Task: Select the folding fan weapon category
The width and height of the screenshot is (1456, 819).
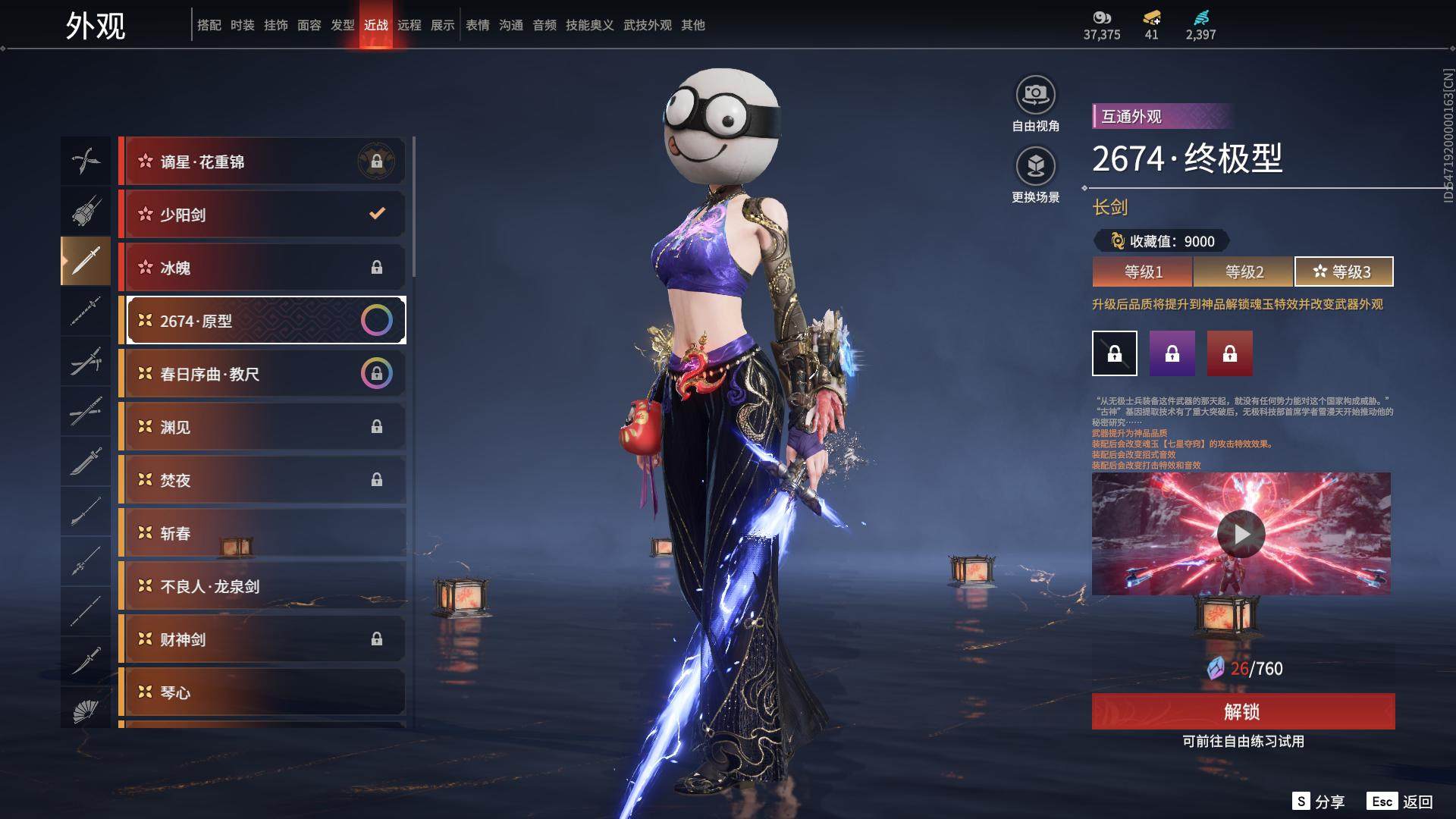Action: (86, 711)
